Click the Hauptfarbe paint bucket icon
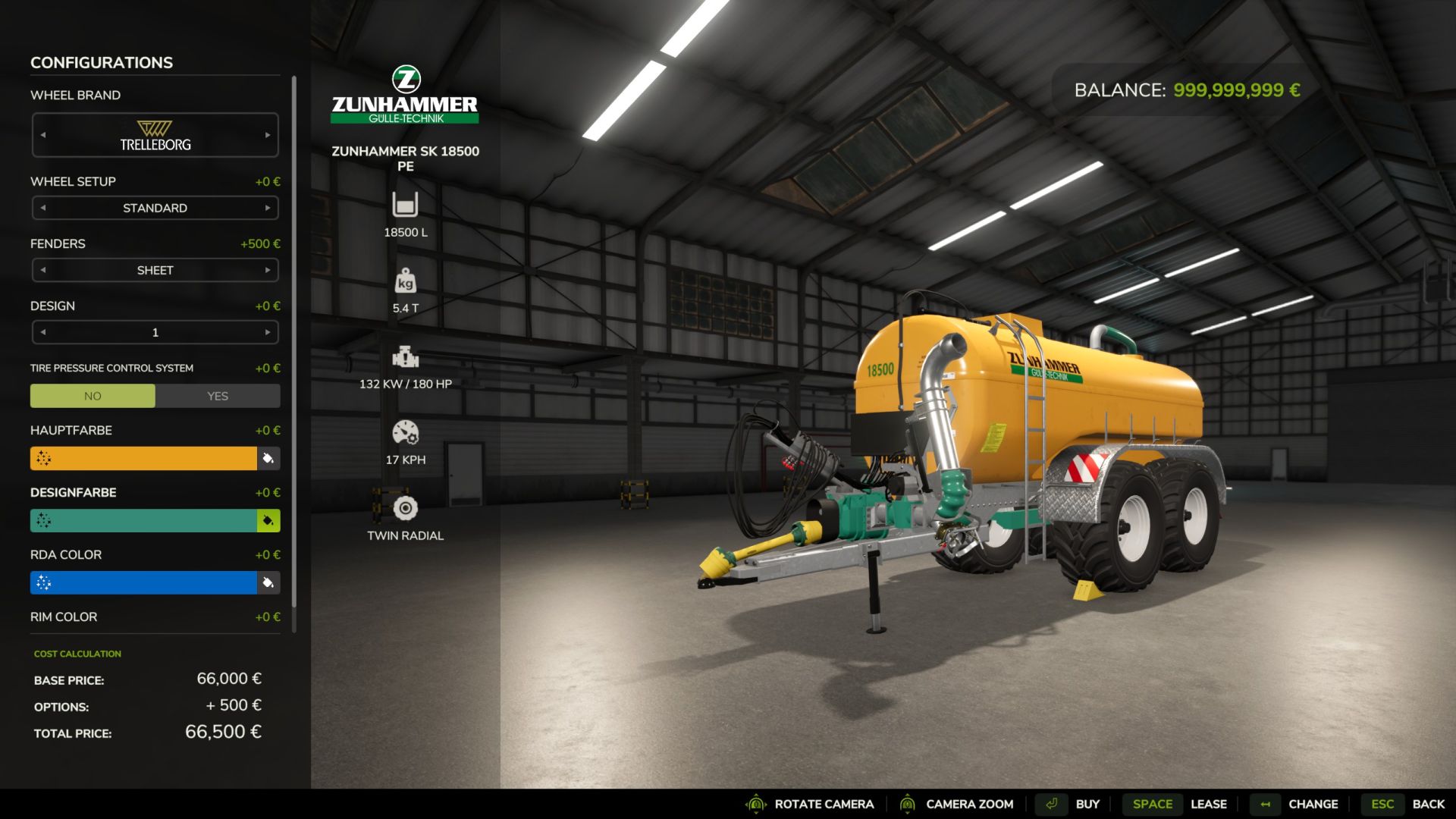This screenshot has width=1456, height=819. [268, 458]
